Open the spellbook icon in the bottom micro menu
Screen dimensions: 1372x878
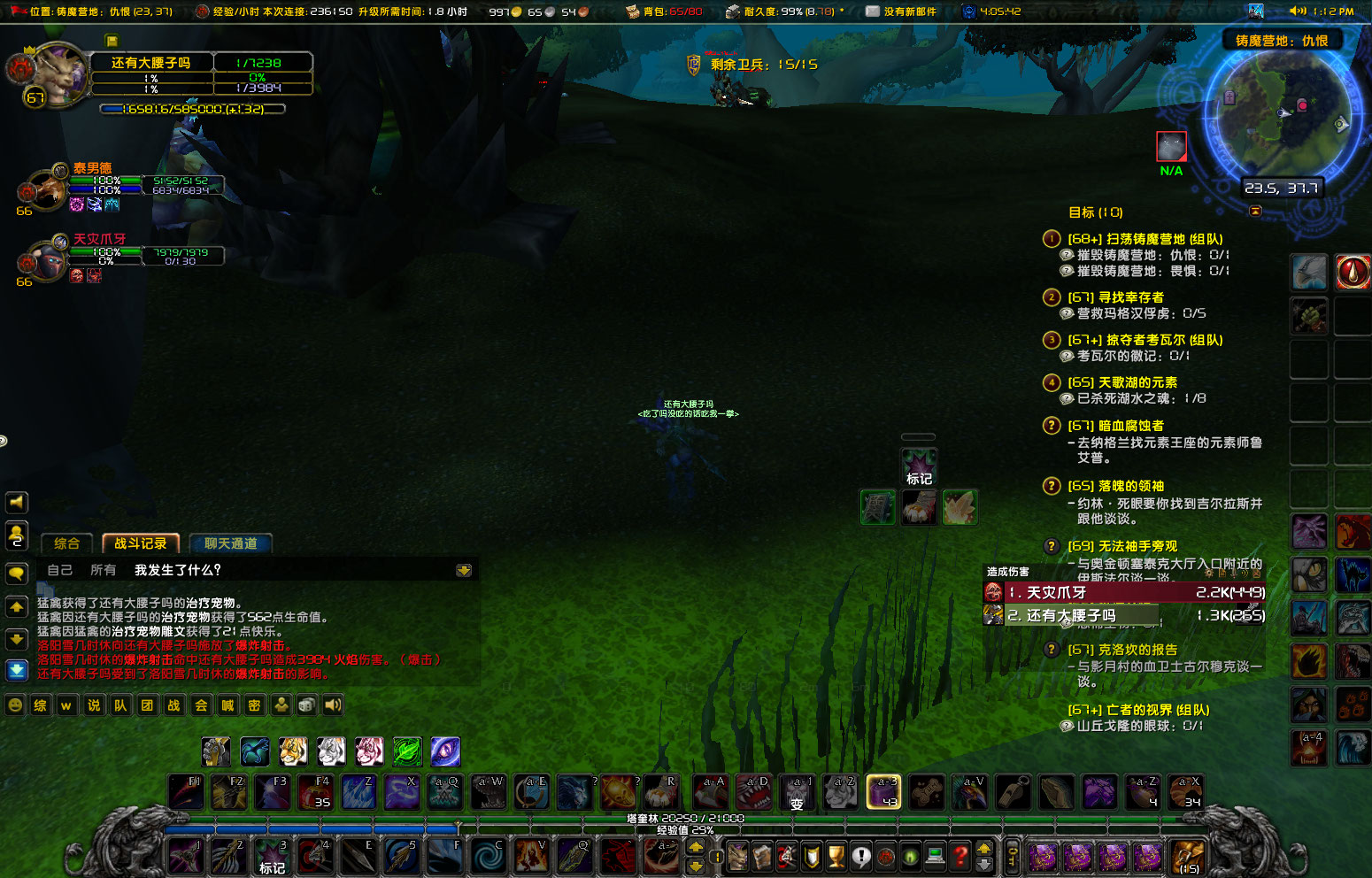tap(763, 856)
